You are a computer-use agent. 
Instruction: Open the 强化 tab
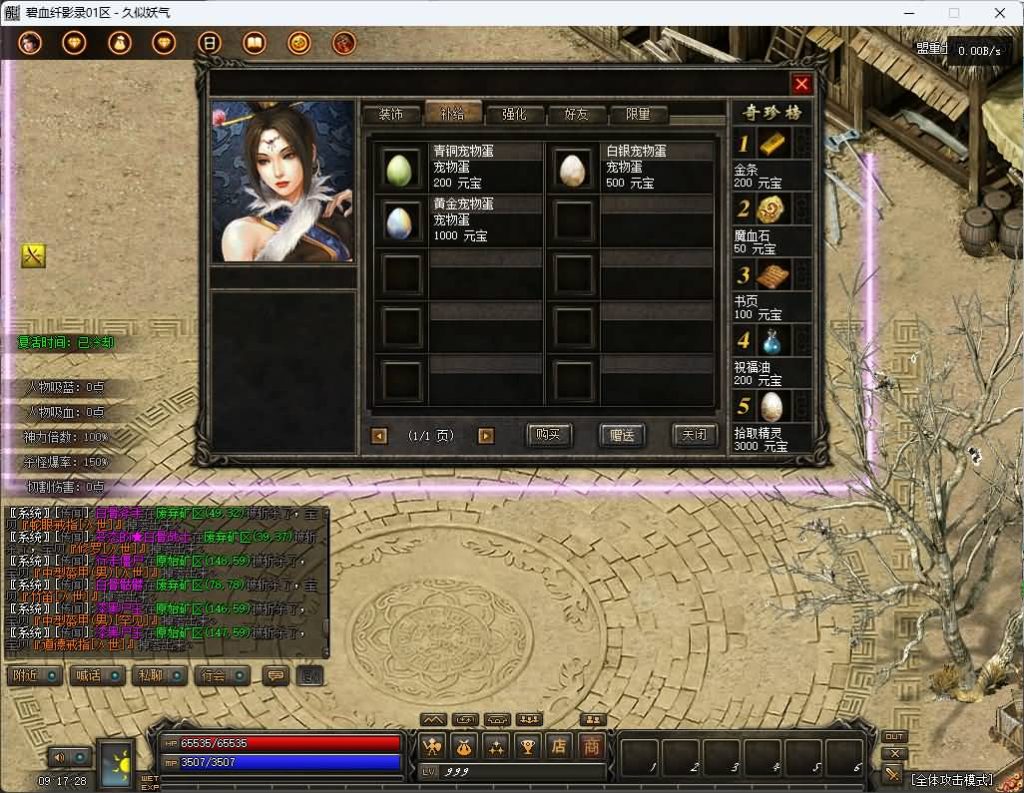514,114
